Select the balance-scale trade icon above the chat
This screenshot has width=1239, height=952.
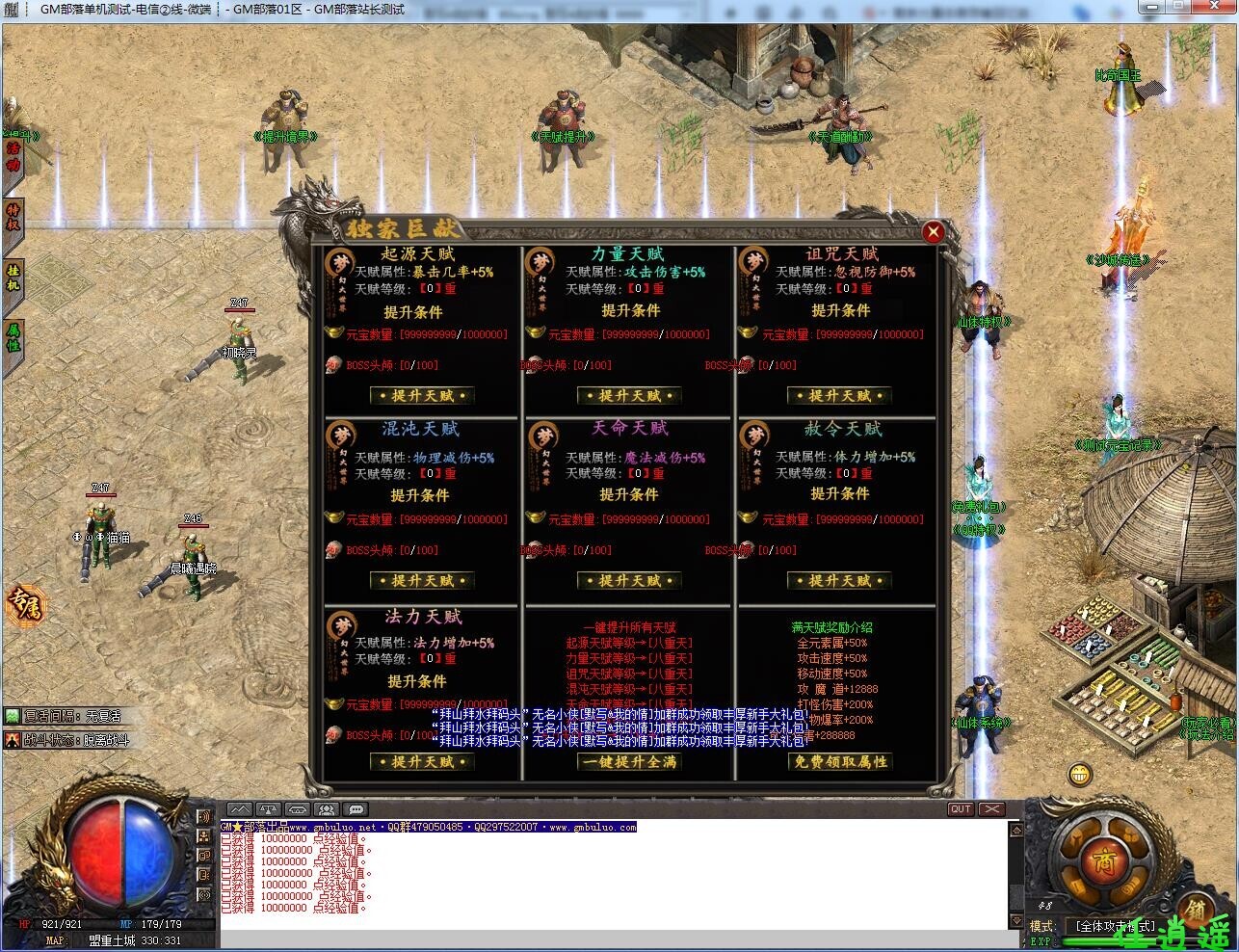pos(268,809)
